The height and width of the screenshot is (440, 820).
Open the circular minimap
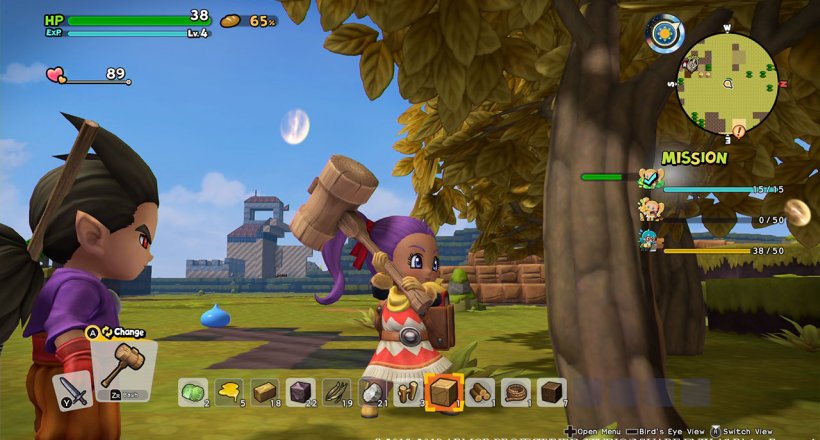[x=728, y=83]
